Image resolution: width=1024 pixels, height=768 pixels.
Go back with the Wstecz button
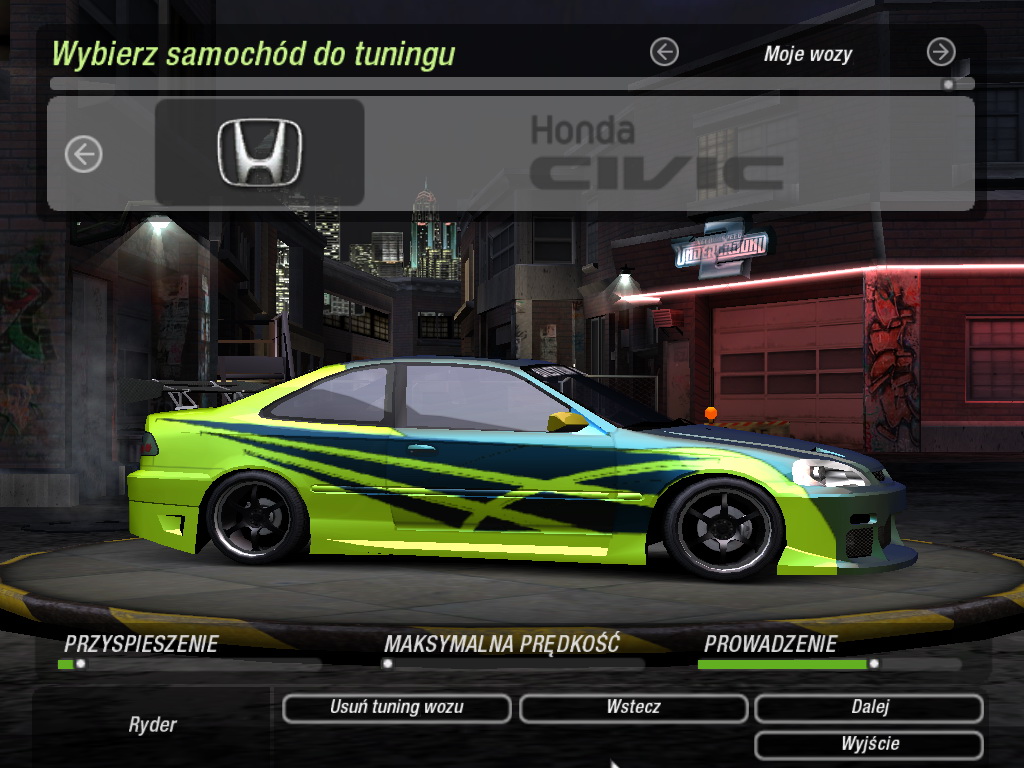(x=633, y=708)
